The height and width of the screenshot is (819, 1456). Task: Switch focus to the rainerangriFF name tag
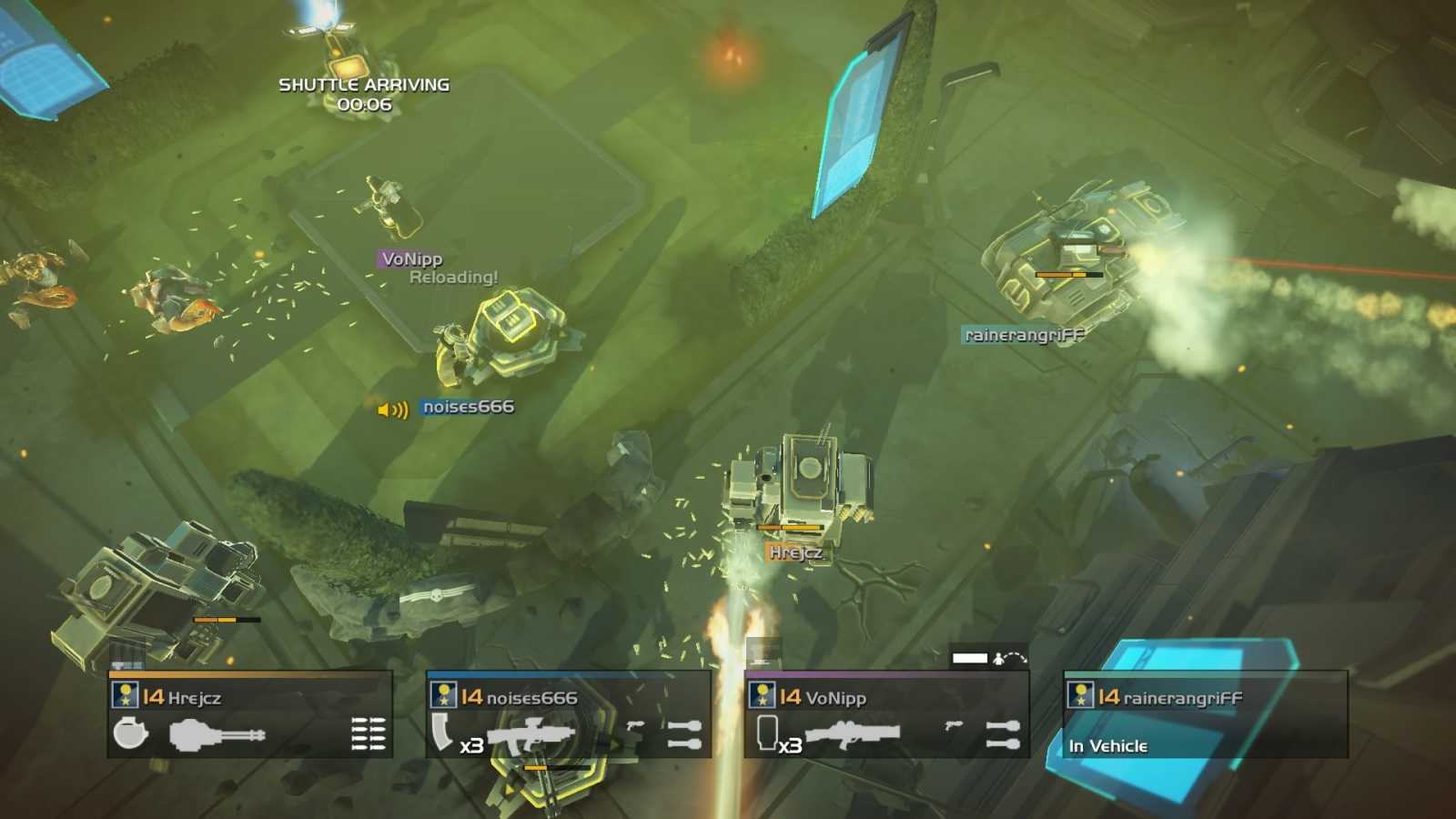click(x=1023, y=334)
